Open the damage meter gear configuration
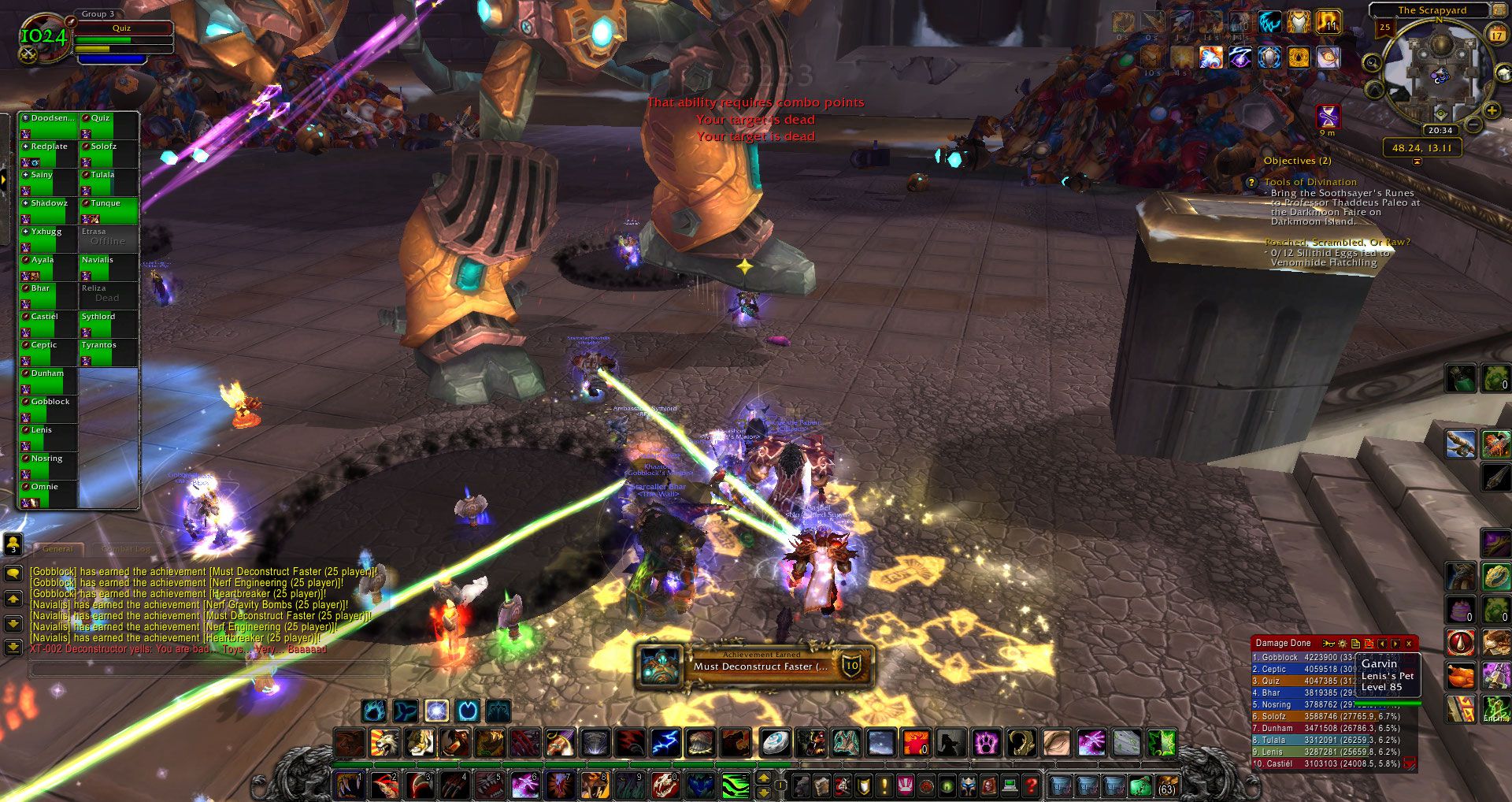This screenshot has width=1512, height=802. 1343,644
